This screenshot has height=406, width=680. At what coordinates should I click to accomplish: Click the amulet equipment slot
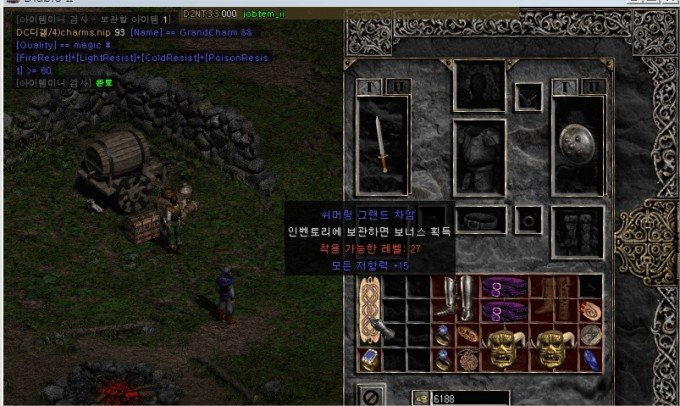[x=528, y=97]
